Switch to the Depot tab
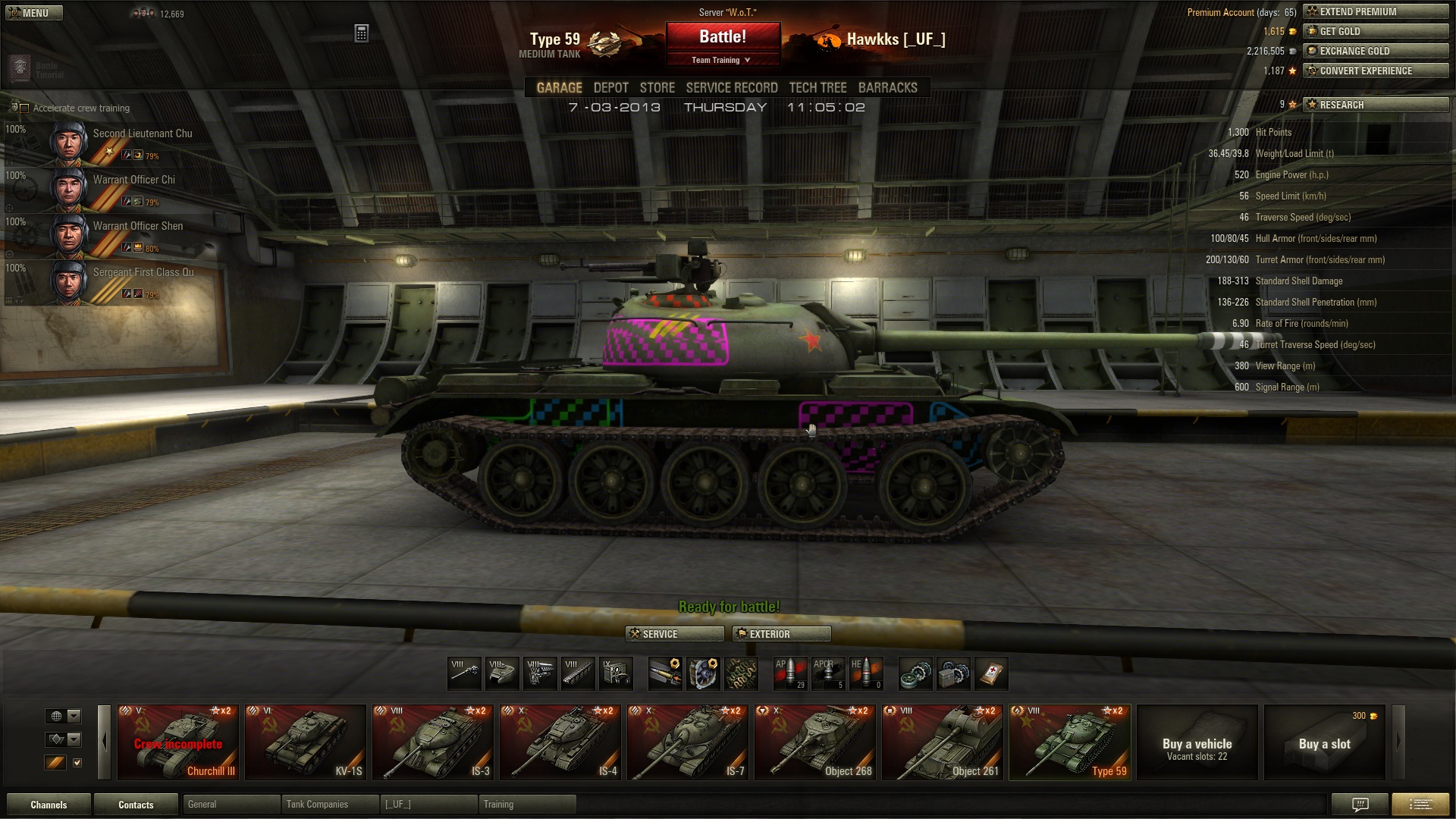Viewport: 1456px width, 819px height. [610, 88]
